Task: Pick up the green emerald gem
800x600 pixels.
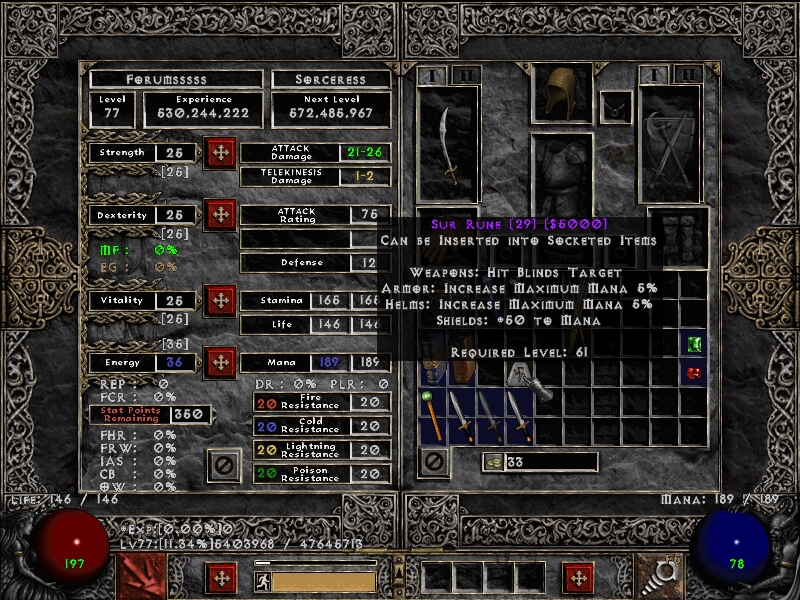Action: tap(694, 344)
